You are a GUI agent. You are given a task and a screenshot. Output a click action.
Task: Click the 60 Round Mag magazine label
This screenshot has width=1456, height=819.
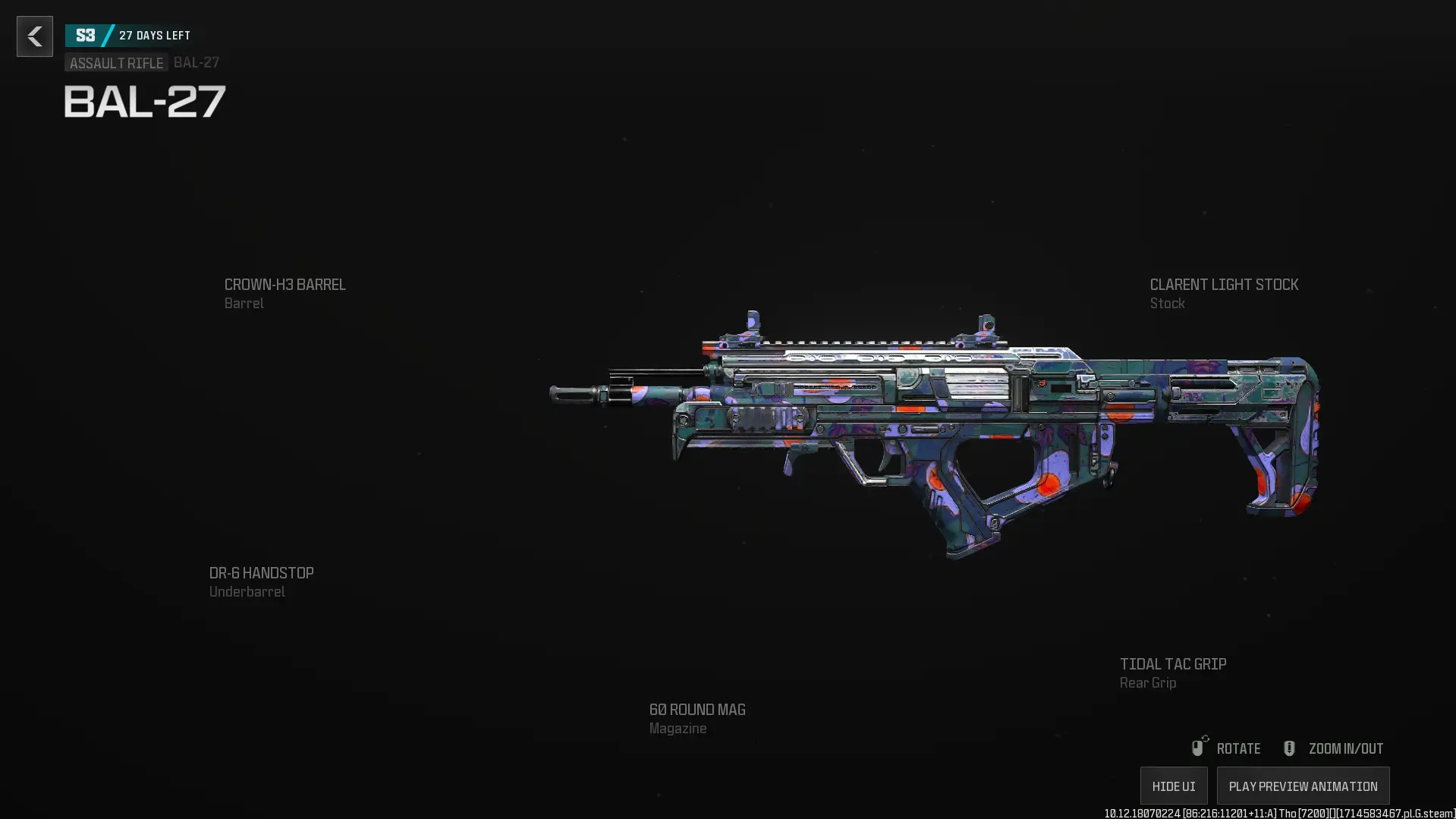[696, 718]
